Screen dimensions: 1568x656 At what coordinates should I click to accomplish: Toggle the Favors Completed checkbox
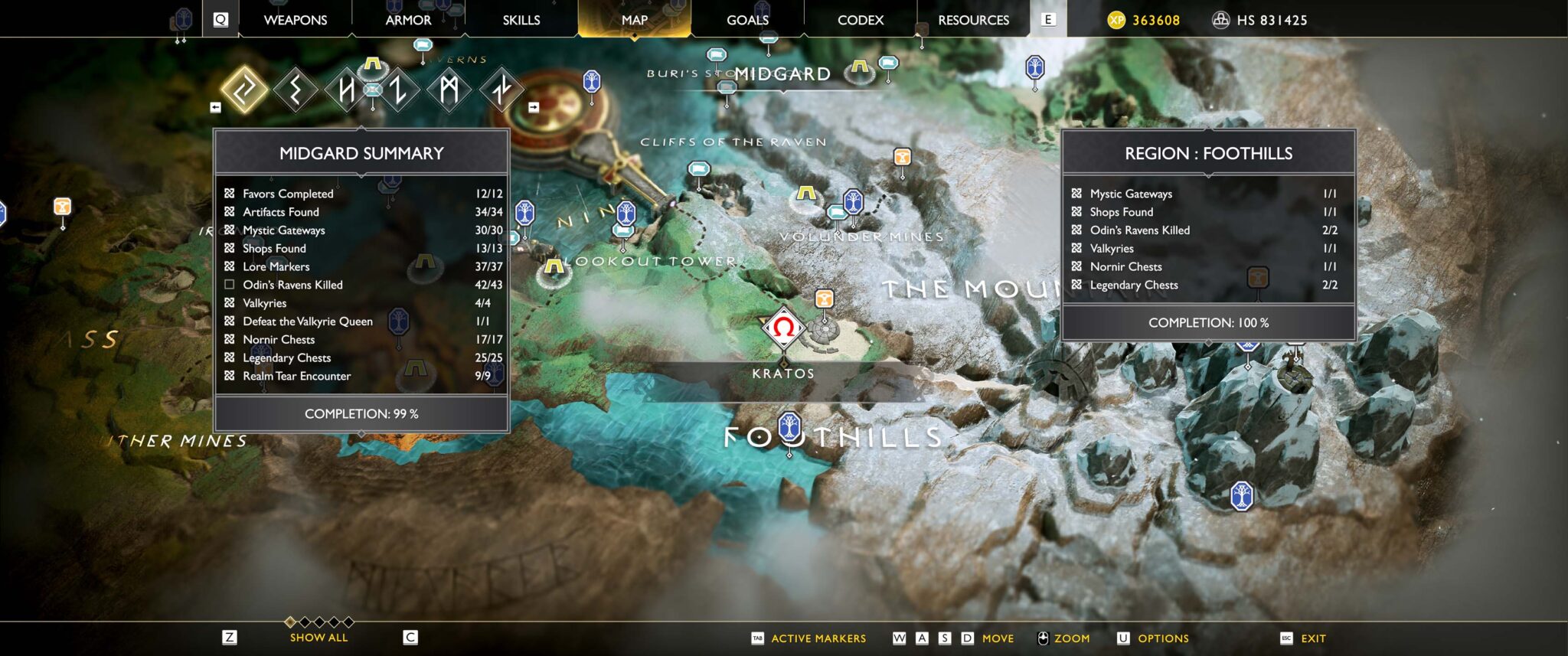[228, 194]
